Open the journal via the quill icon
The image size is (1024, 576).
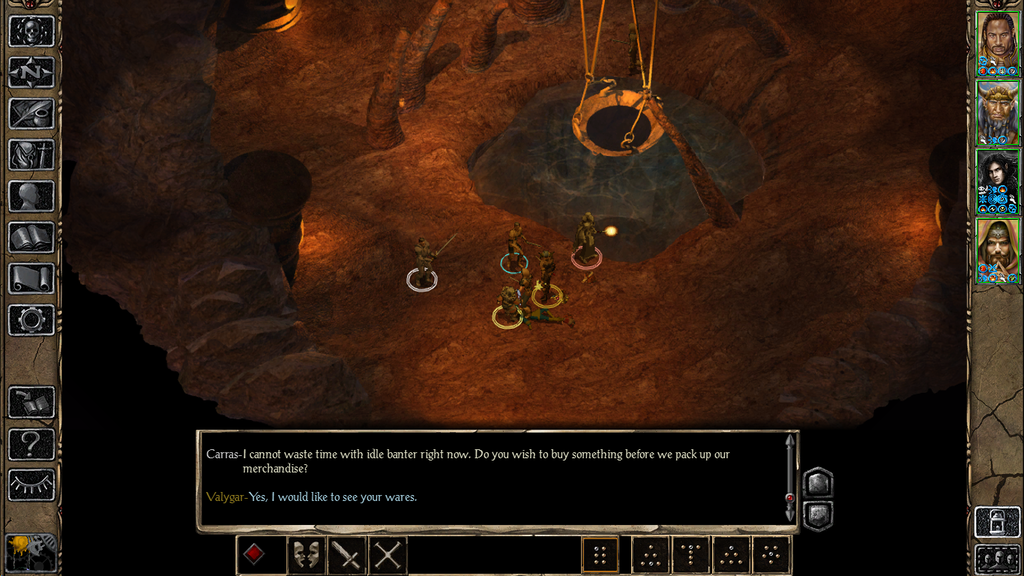pyautogui.click(x=31, y=113)
